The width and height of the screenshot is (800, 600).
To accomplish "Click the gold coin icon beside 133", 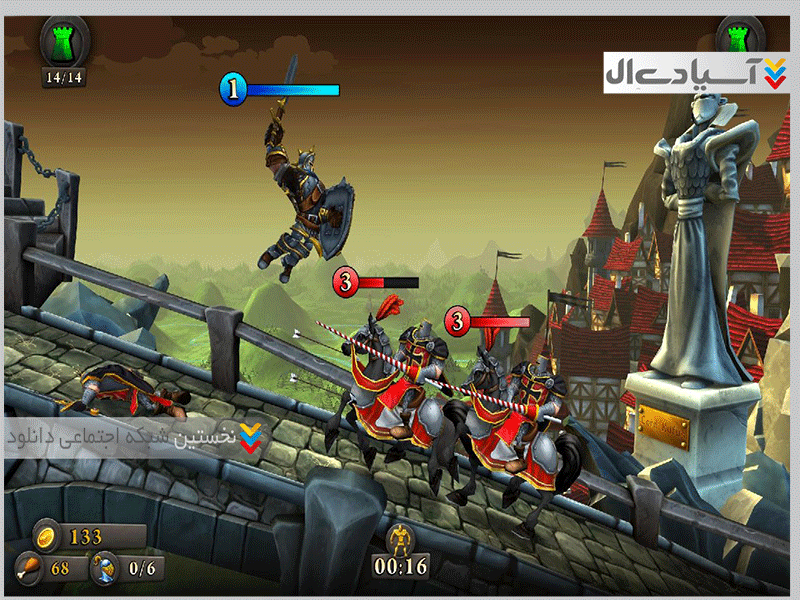I will 46,536.
